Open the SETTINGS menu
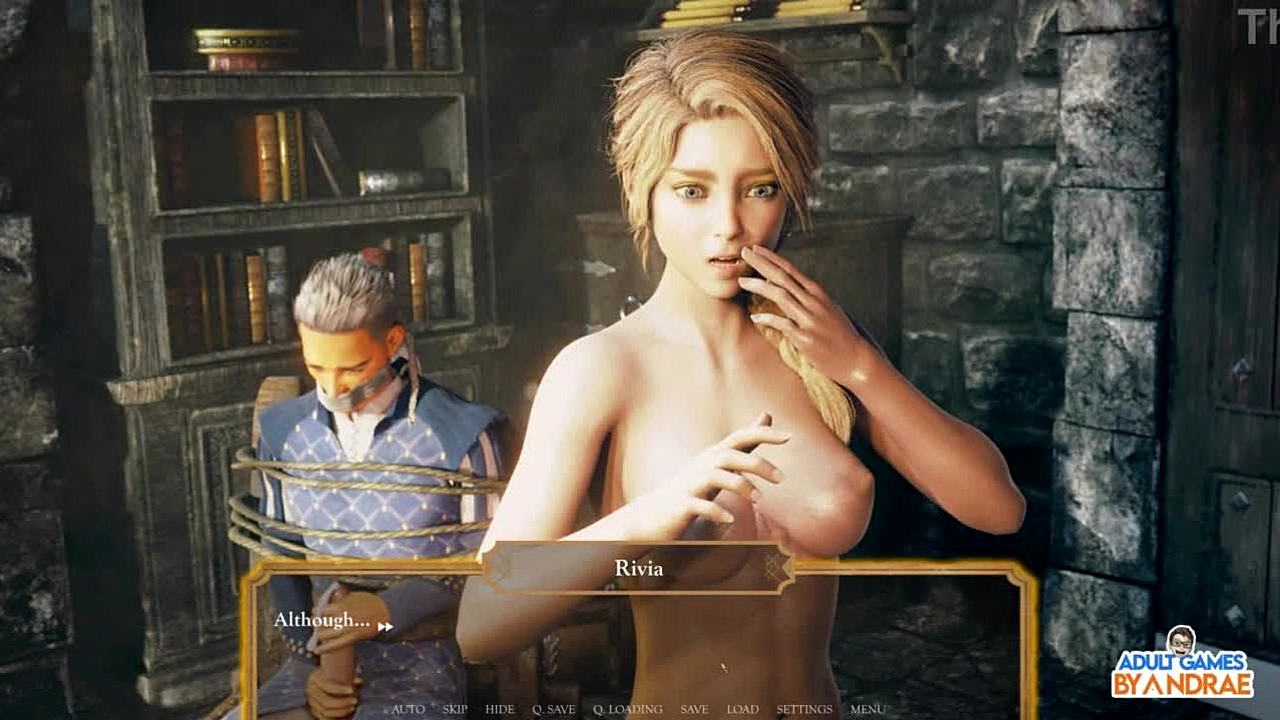The height and width of the screenshot is (720, 1280). coord(804,709)
